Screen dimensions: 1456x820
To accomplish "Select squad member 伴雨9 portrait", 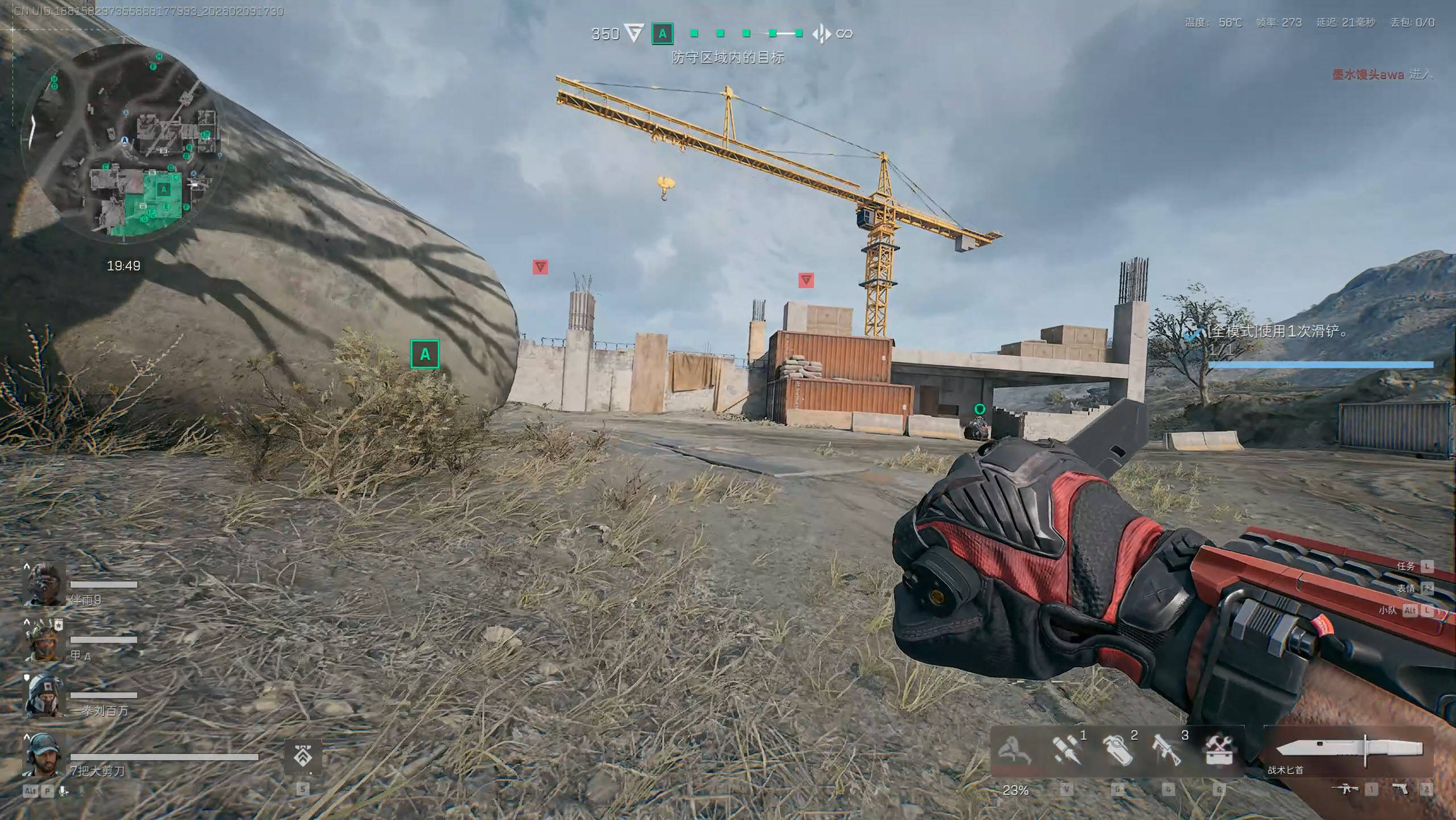I will click(44, 584).
